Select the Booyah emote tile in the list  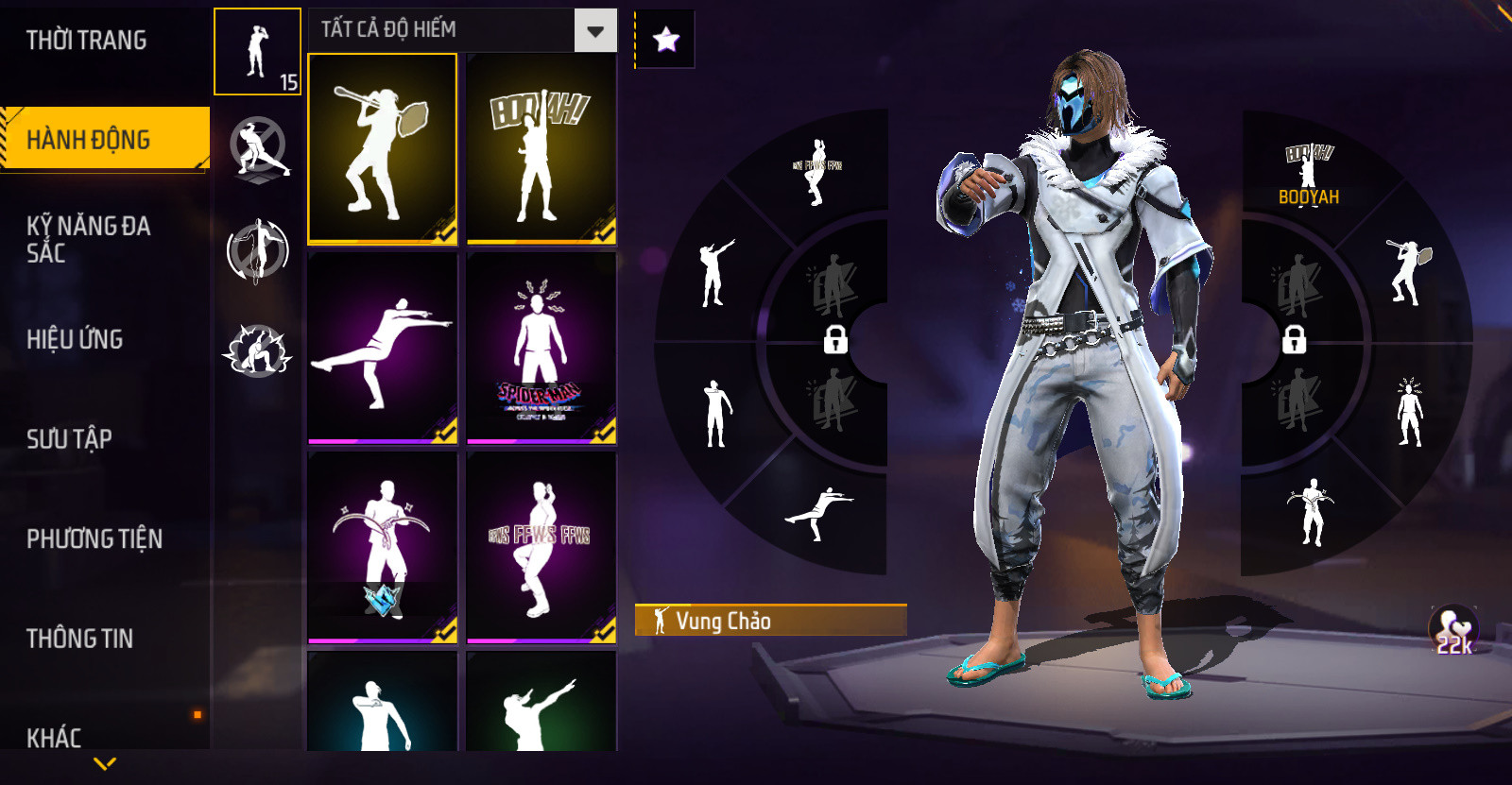coord(541,149)
